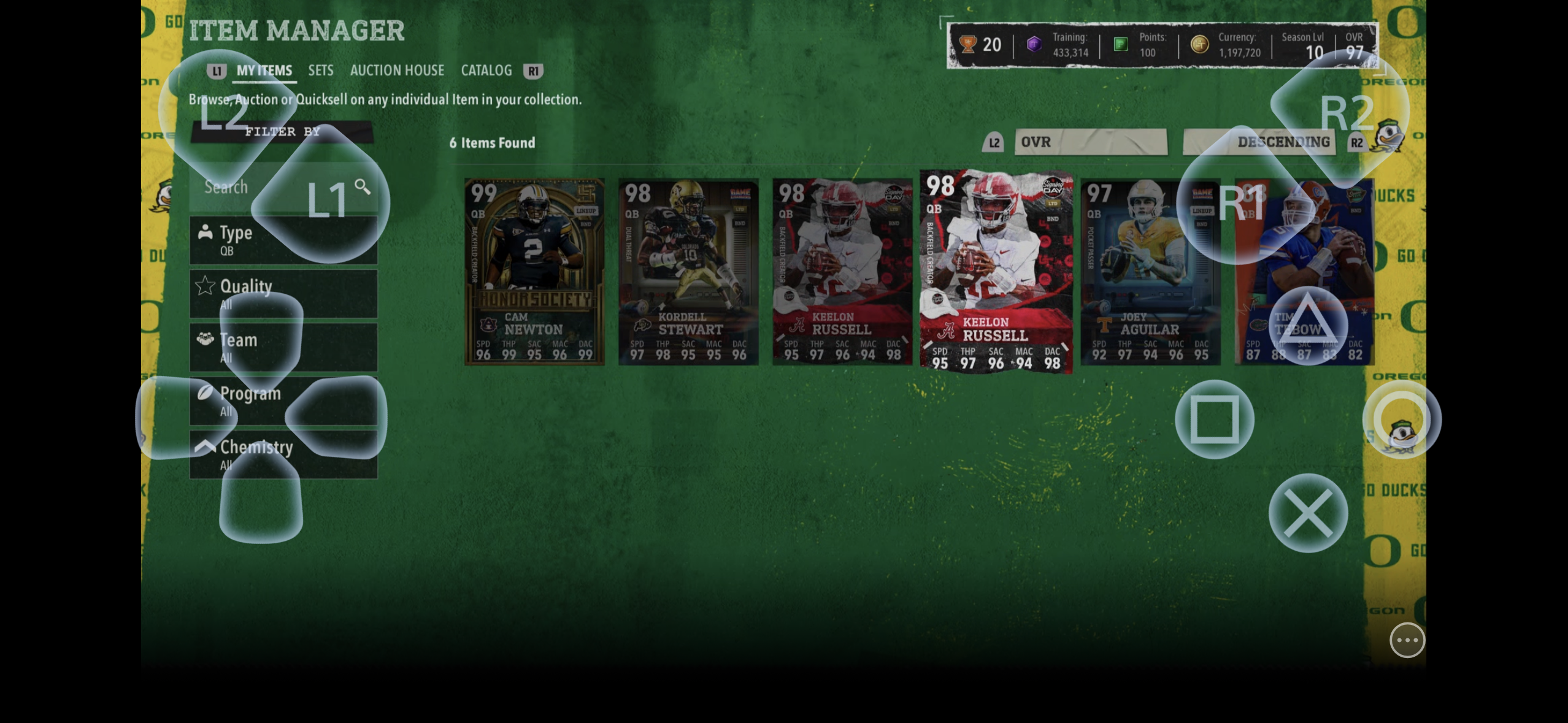This screenshot has width=1568, height=723.
Task: Go to the Catalog tab
Action: (486, 71)
